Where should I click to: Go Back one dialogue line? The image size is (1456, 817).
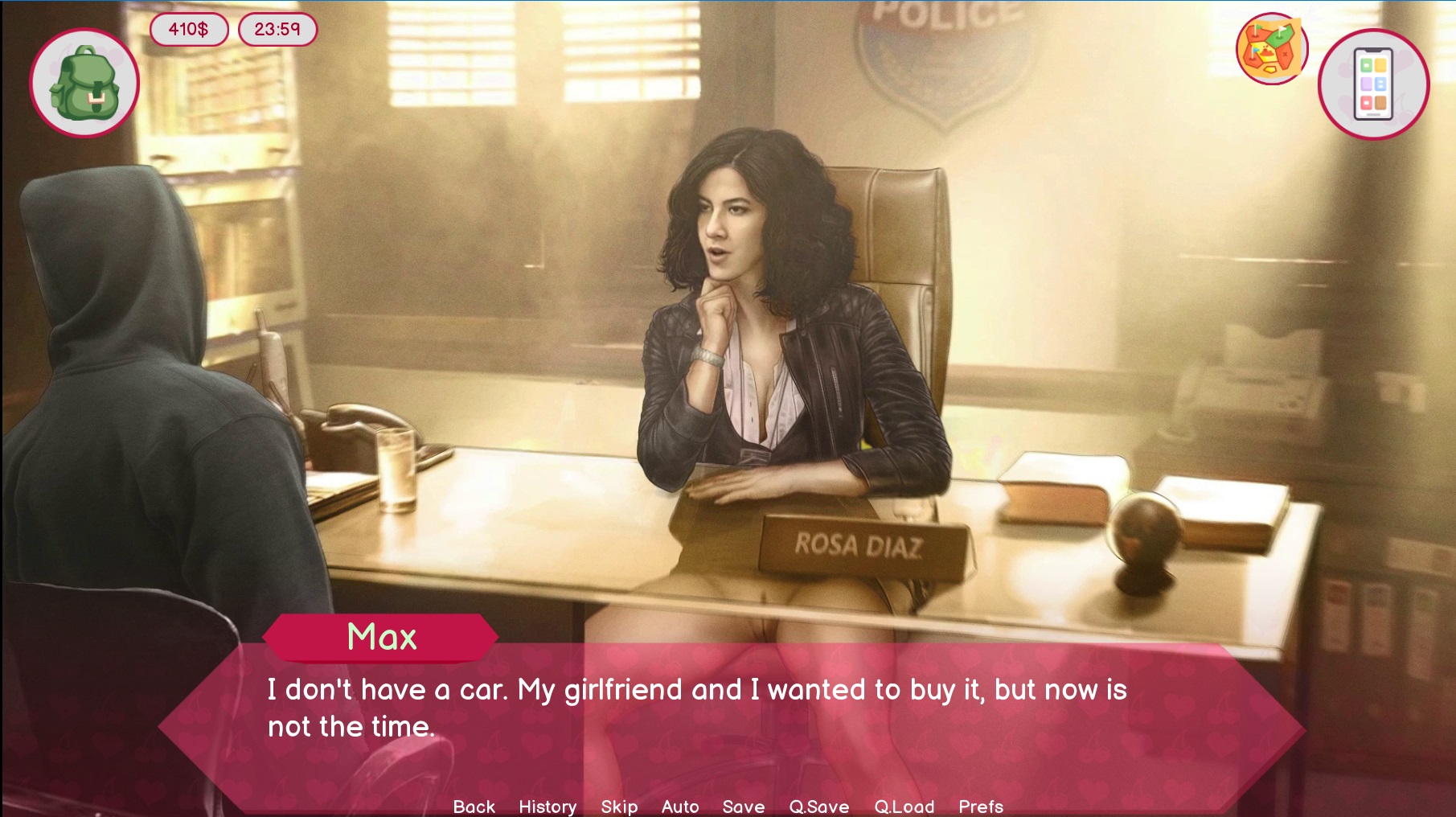click(474, 806)
